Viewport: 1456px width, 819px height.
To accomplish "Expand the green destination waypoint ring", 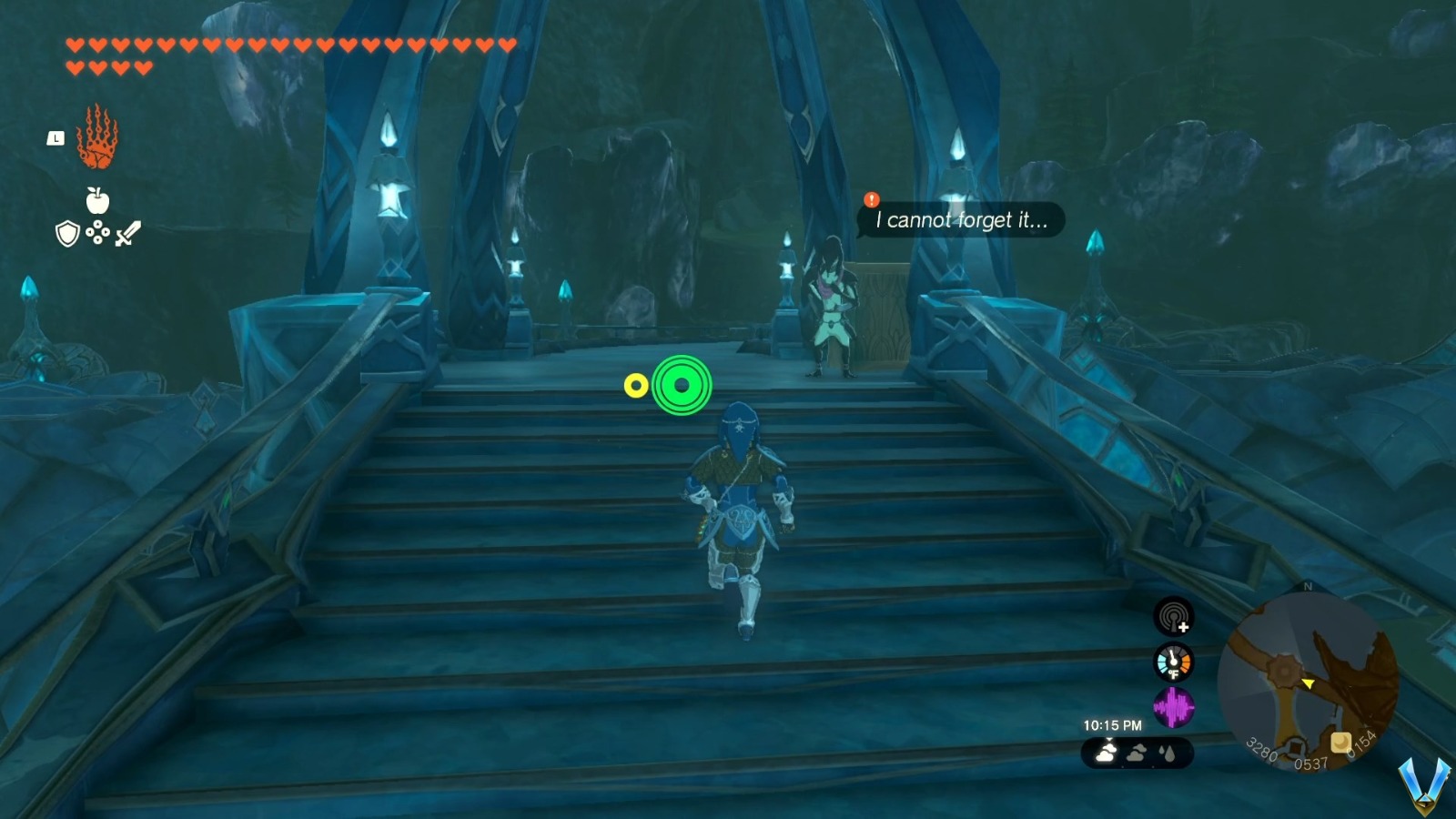I will pos(681,386).
